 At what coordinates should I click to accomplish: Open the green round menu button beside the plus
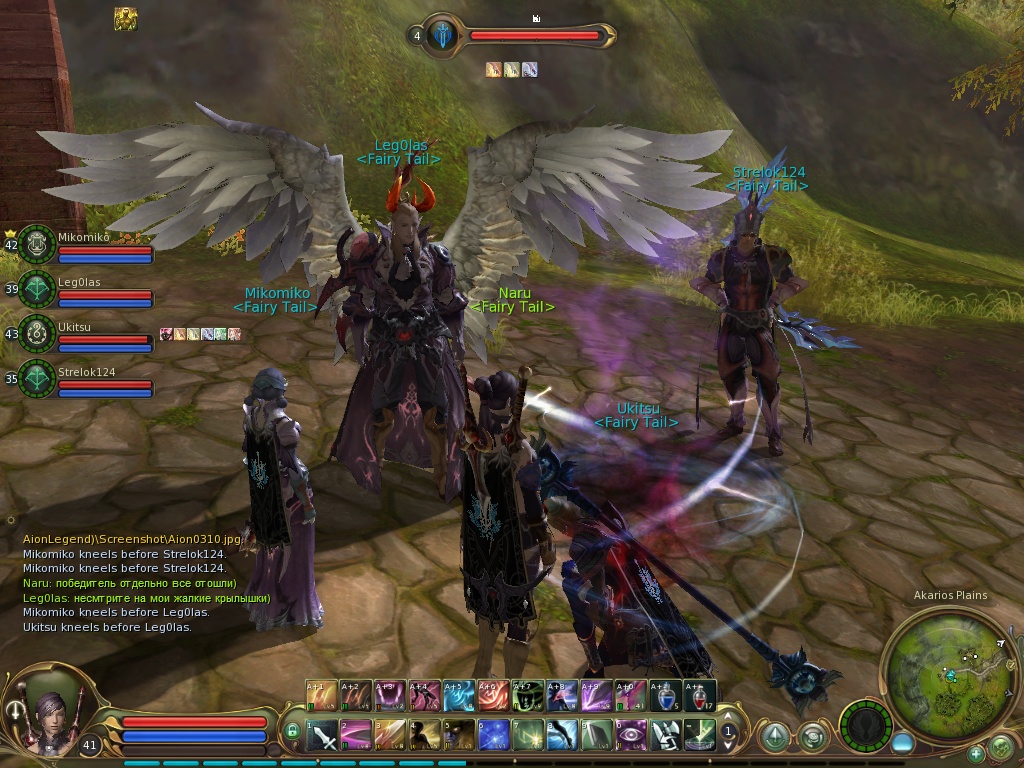(1000, 746)
